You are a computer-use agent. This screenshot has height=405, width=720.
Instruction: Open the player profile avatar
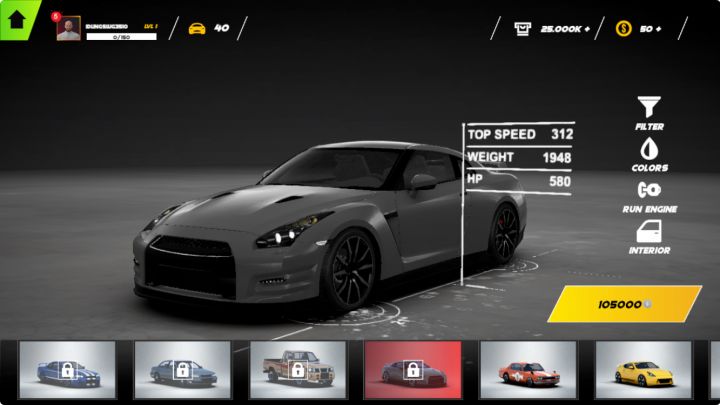[x=69, y=29]
